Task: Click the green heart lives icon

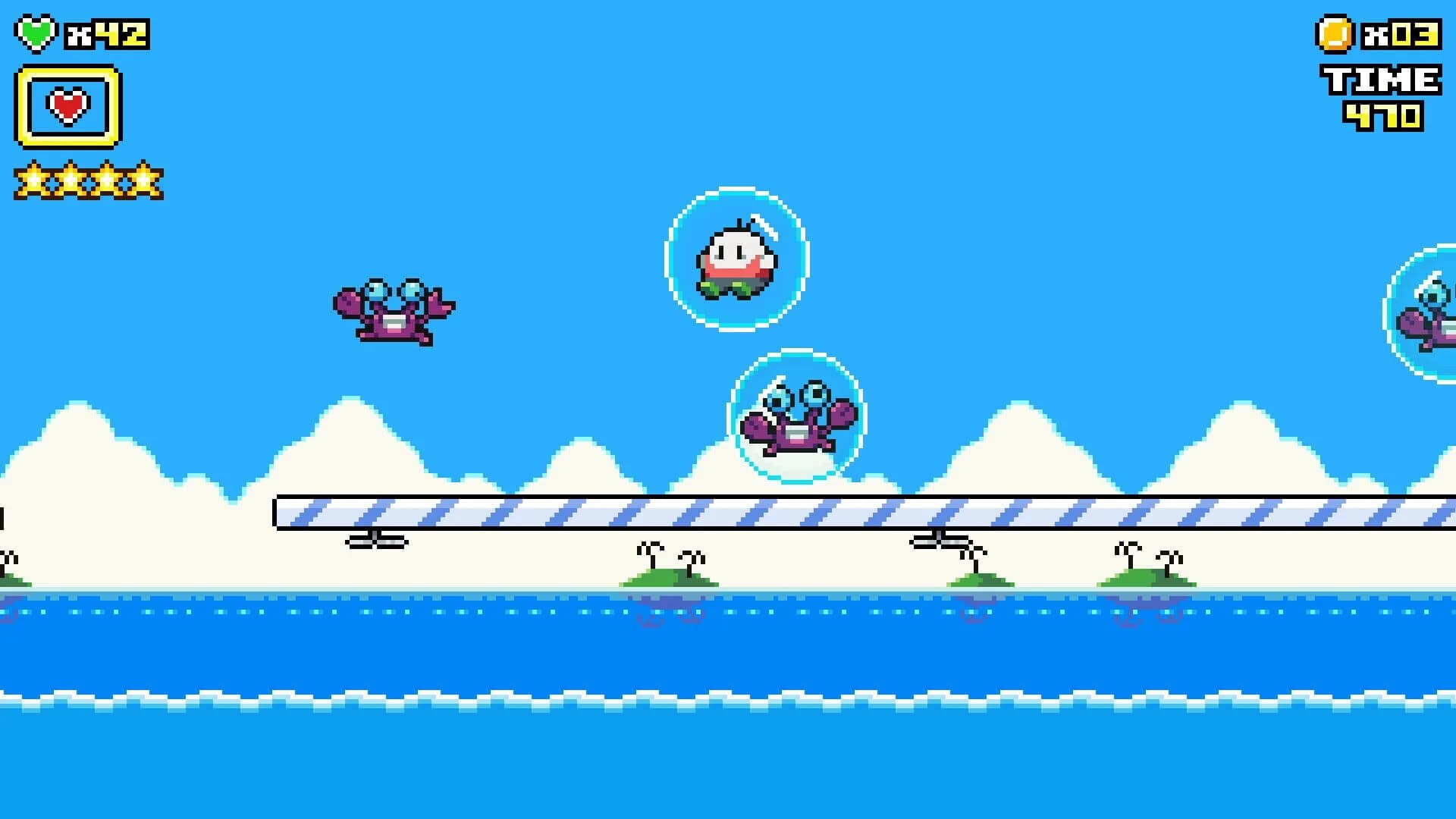Action: click(x=36, y=32)
